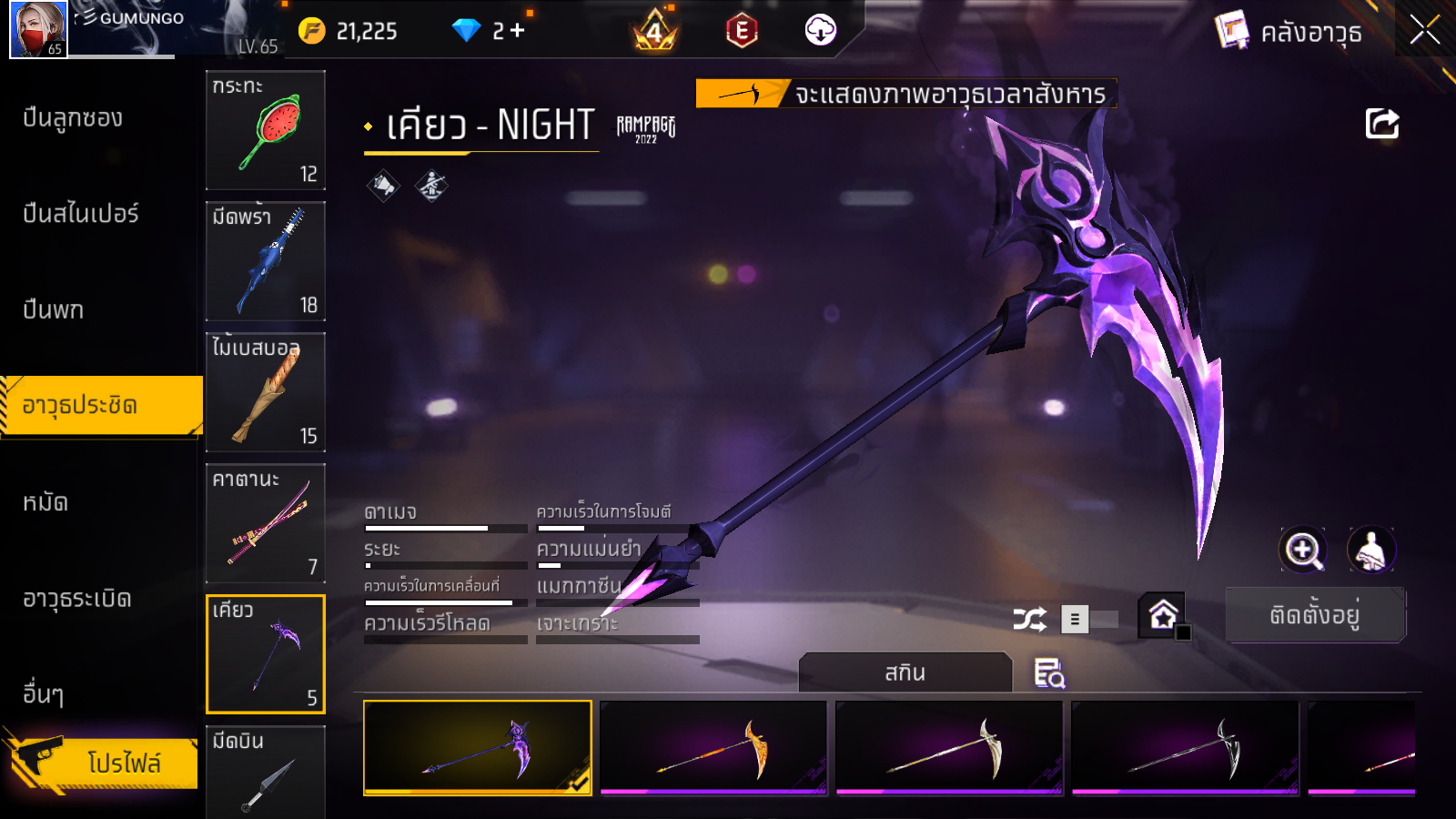Pick the machete (มีดพร้า) weapon tile
Viewport: 1456px width, 819px height.
[266, 261]
